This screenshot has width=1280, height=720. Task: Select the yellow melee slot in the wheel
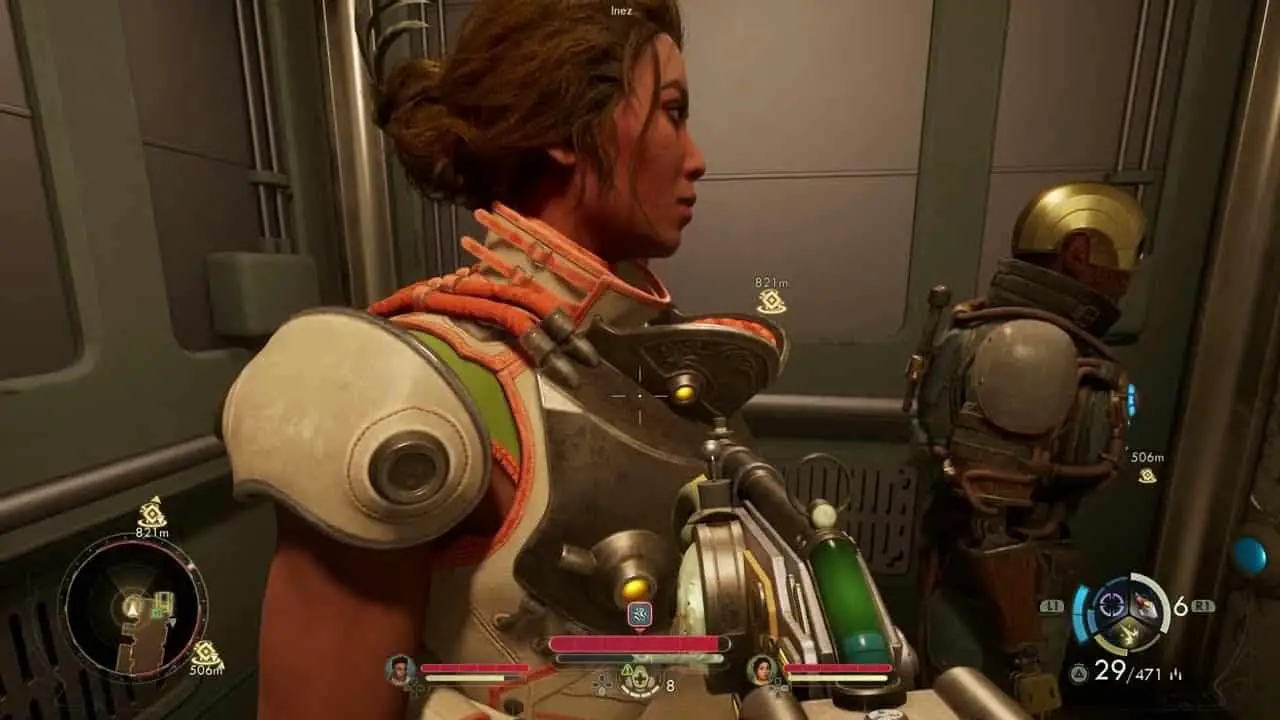click(1127, 630)
